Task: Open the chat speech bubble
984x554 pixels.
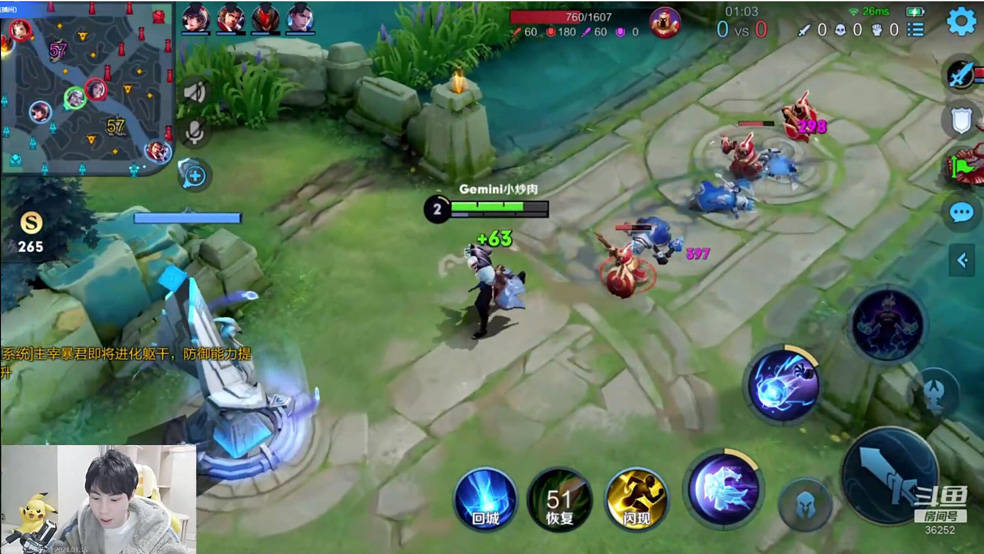Action: 962,212
